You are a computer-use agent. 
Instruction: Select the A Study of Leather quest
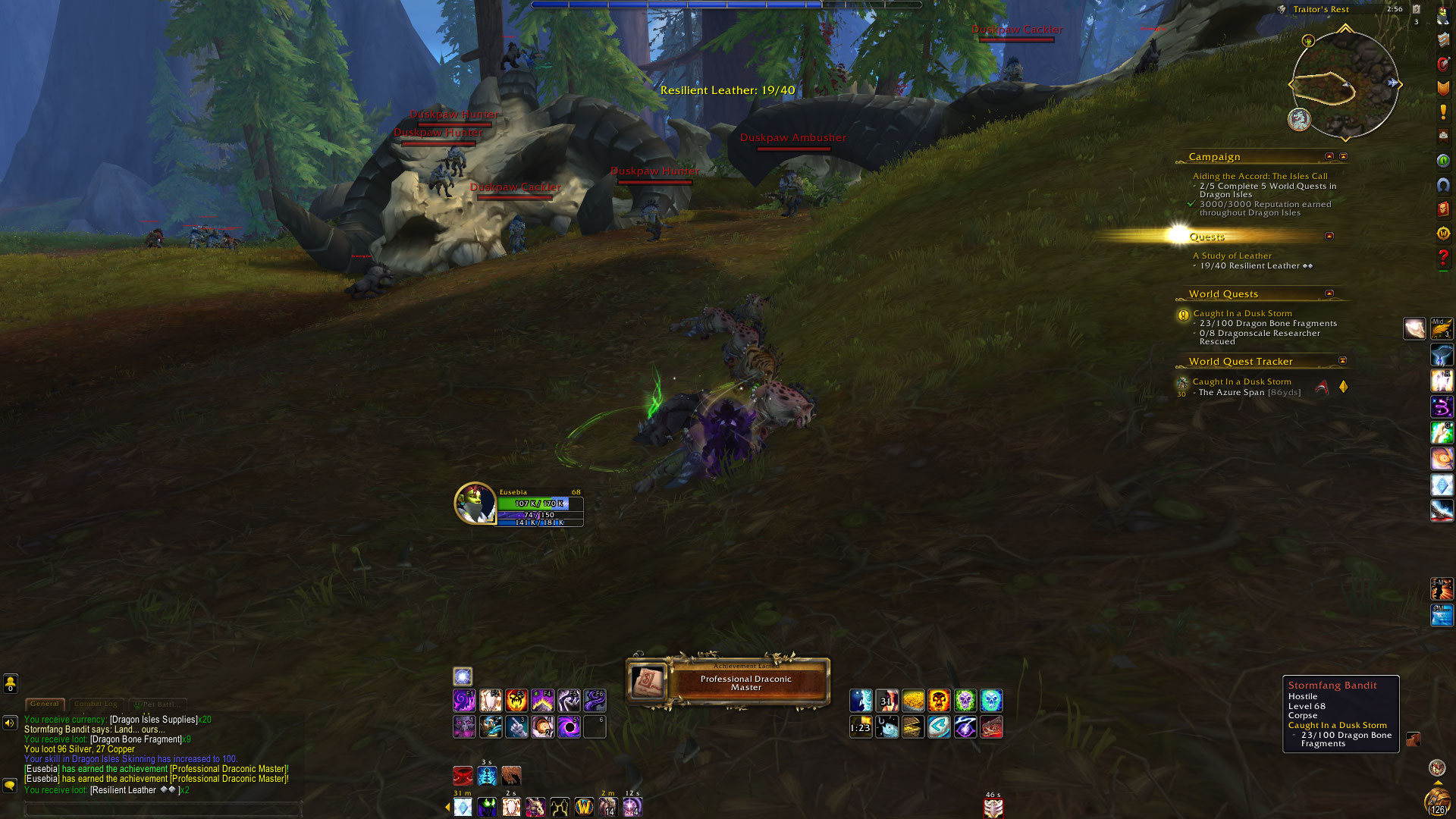[x=1232, y=256]
